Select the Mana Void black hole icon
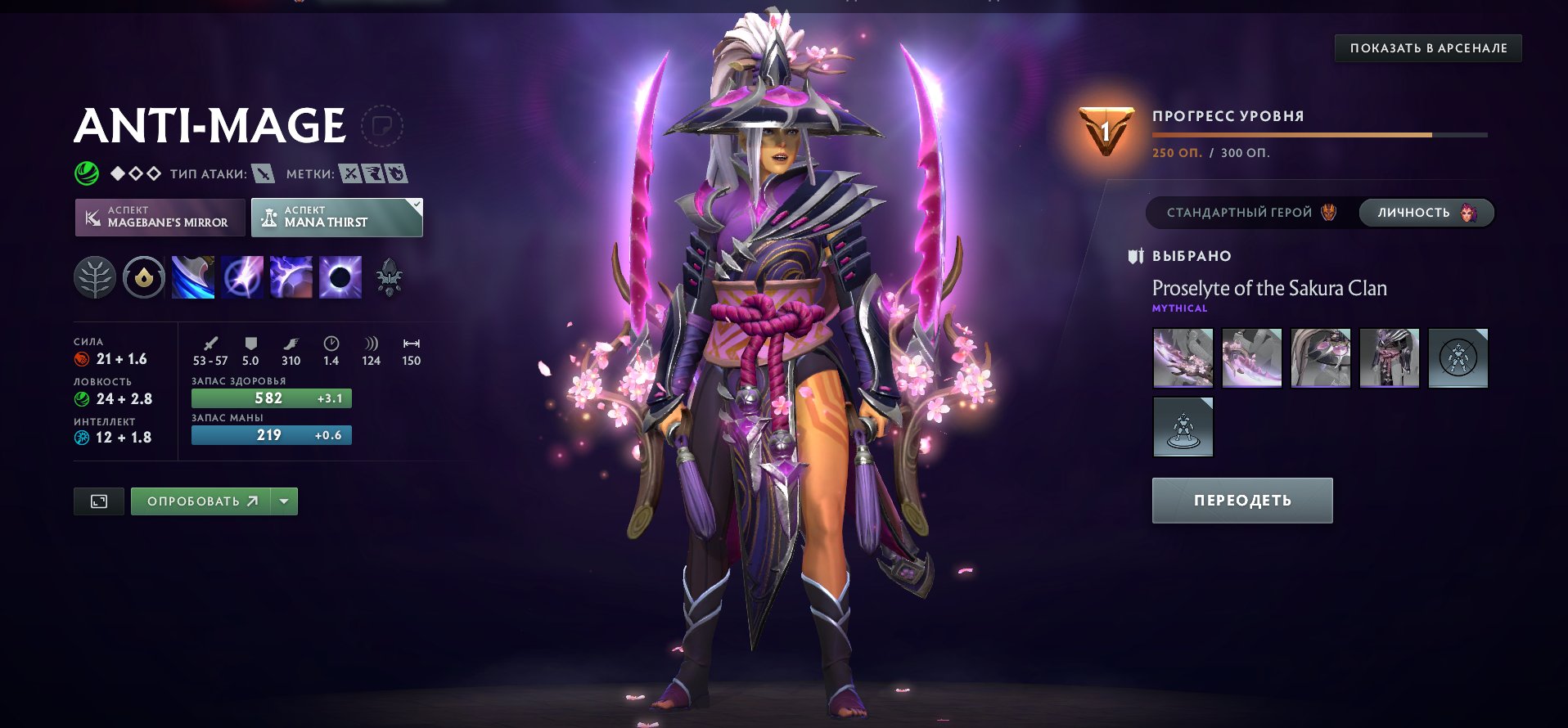This screenshot has height=728, width=1568. point(340,276)
